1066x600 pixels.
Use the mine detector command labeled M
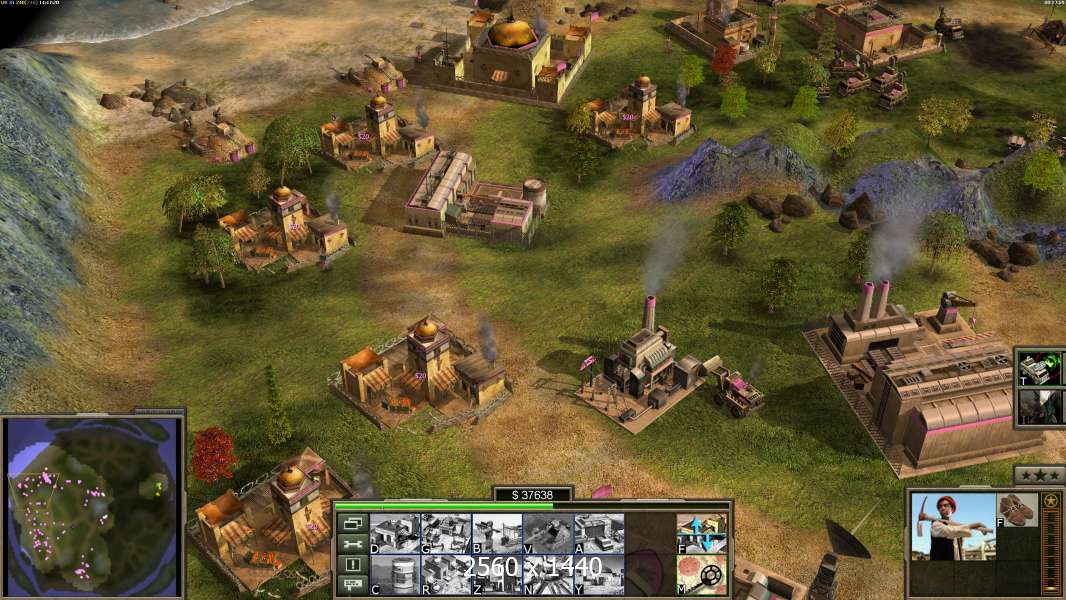pyautogui.click(x=702, y=575)
